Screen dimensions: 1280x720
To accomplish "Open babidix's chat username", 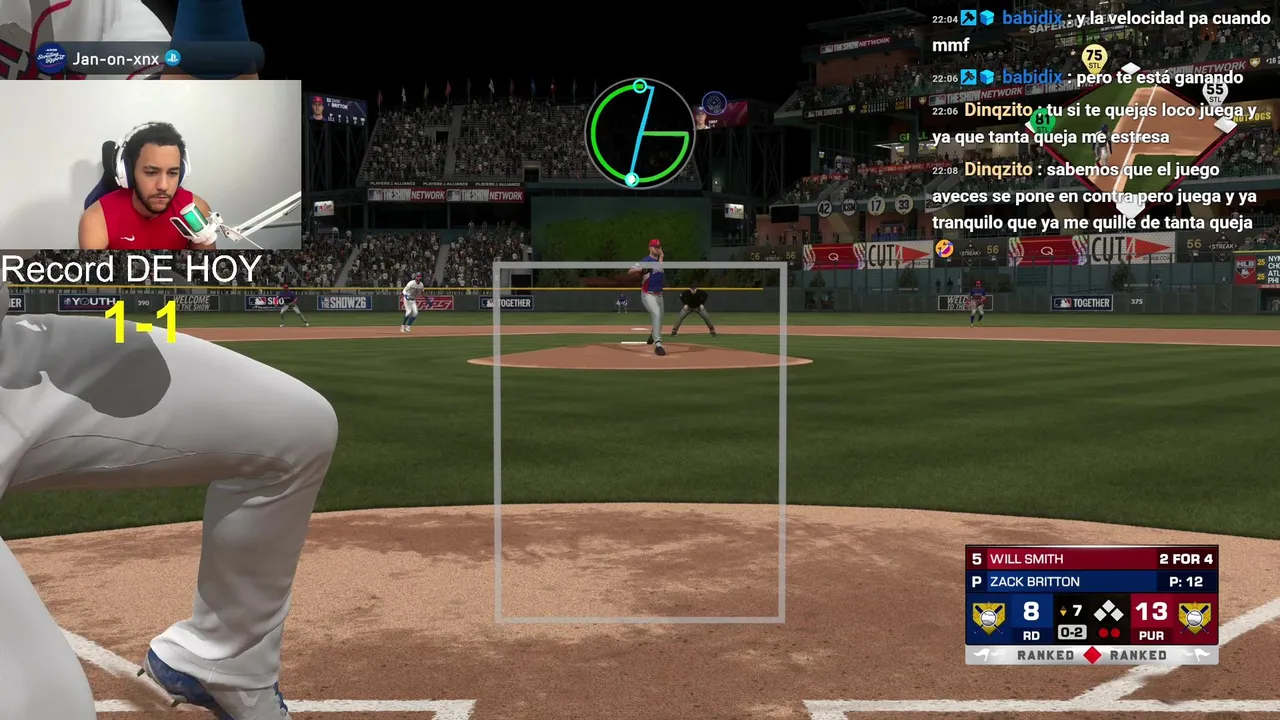I will tap(1031, 18).
